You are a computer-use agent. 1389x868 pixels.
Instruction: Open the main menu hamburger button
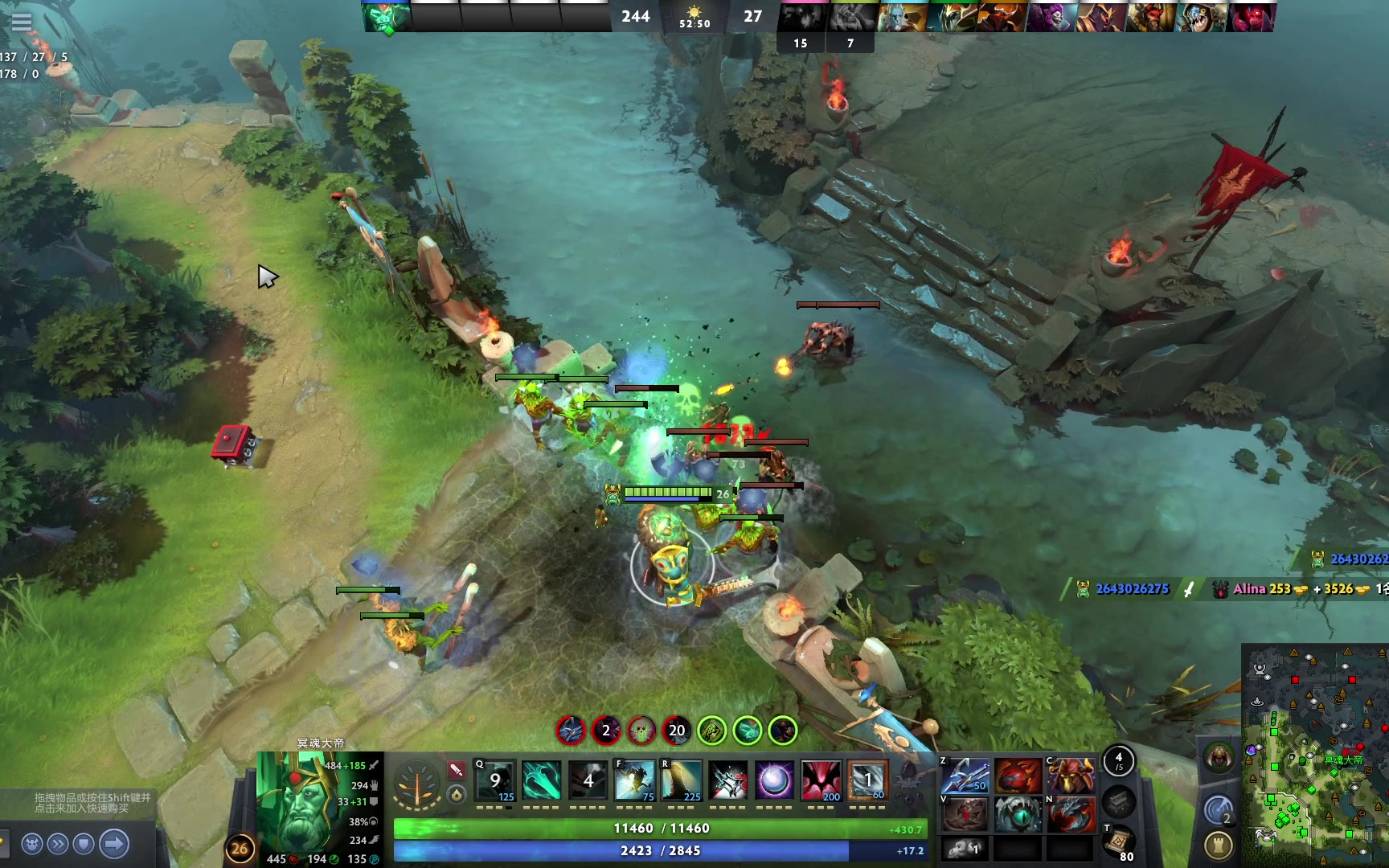(x=22, y=22)
